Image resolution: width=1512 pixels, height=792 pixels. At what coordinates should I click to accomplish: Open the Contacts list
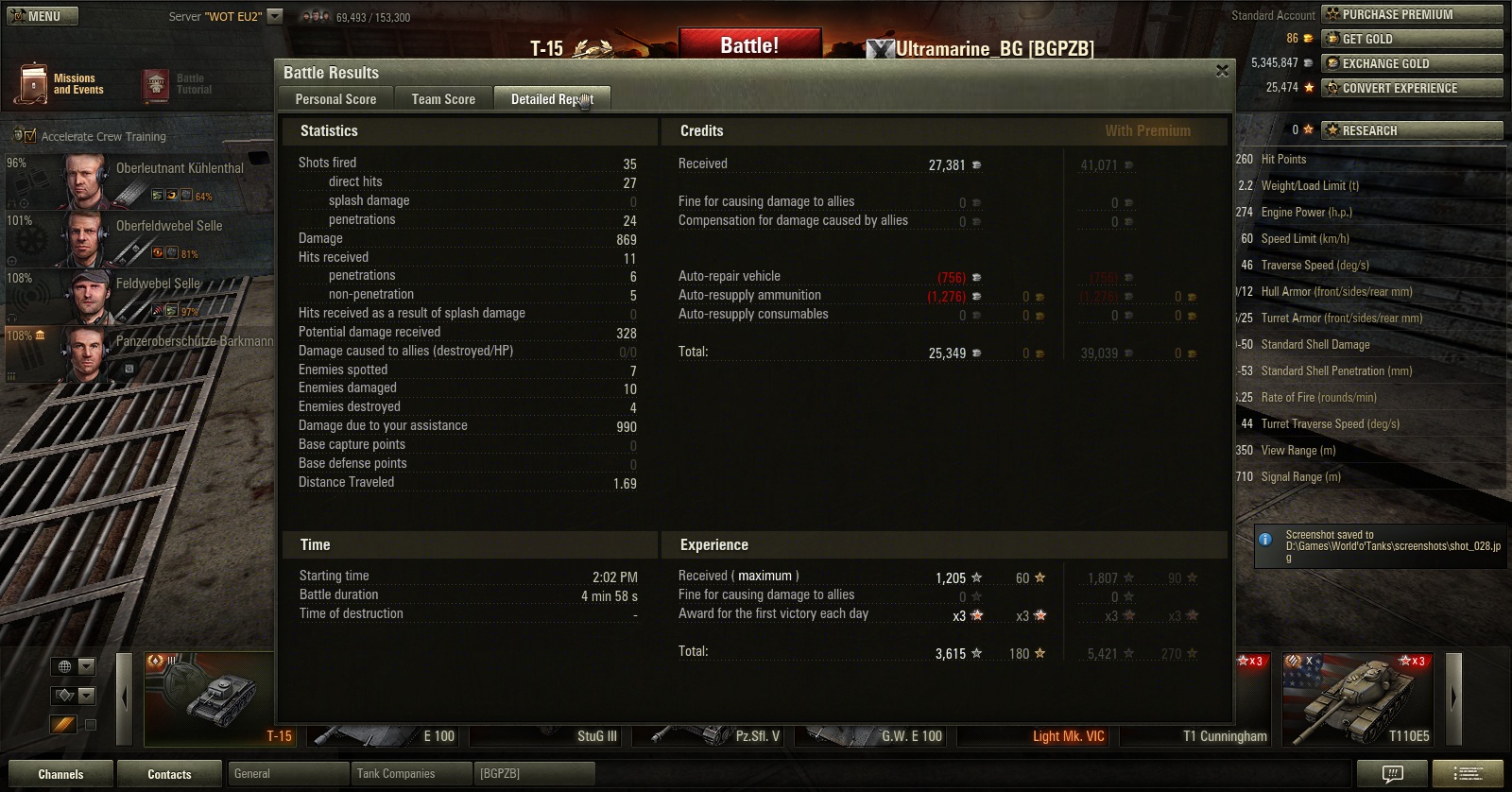tap(169, 774)
